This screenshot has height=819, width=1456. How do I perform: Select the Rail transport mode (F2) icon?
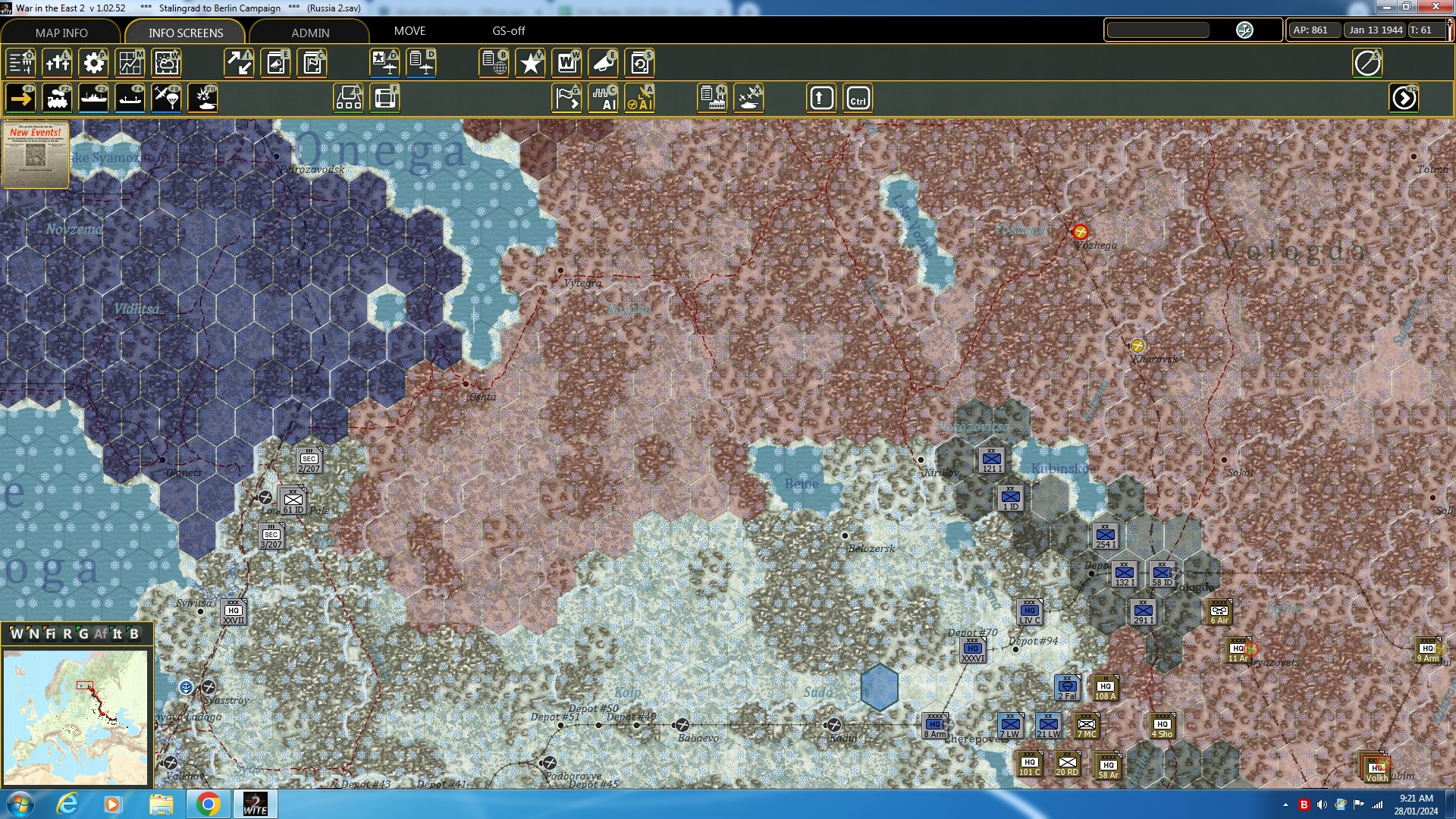pyautogui.click(x=57, y=98)
